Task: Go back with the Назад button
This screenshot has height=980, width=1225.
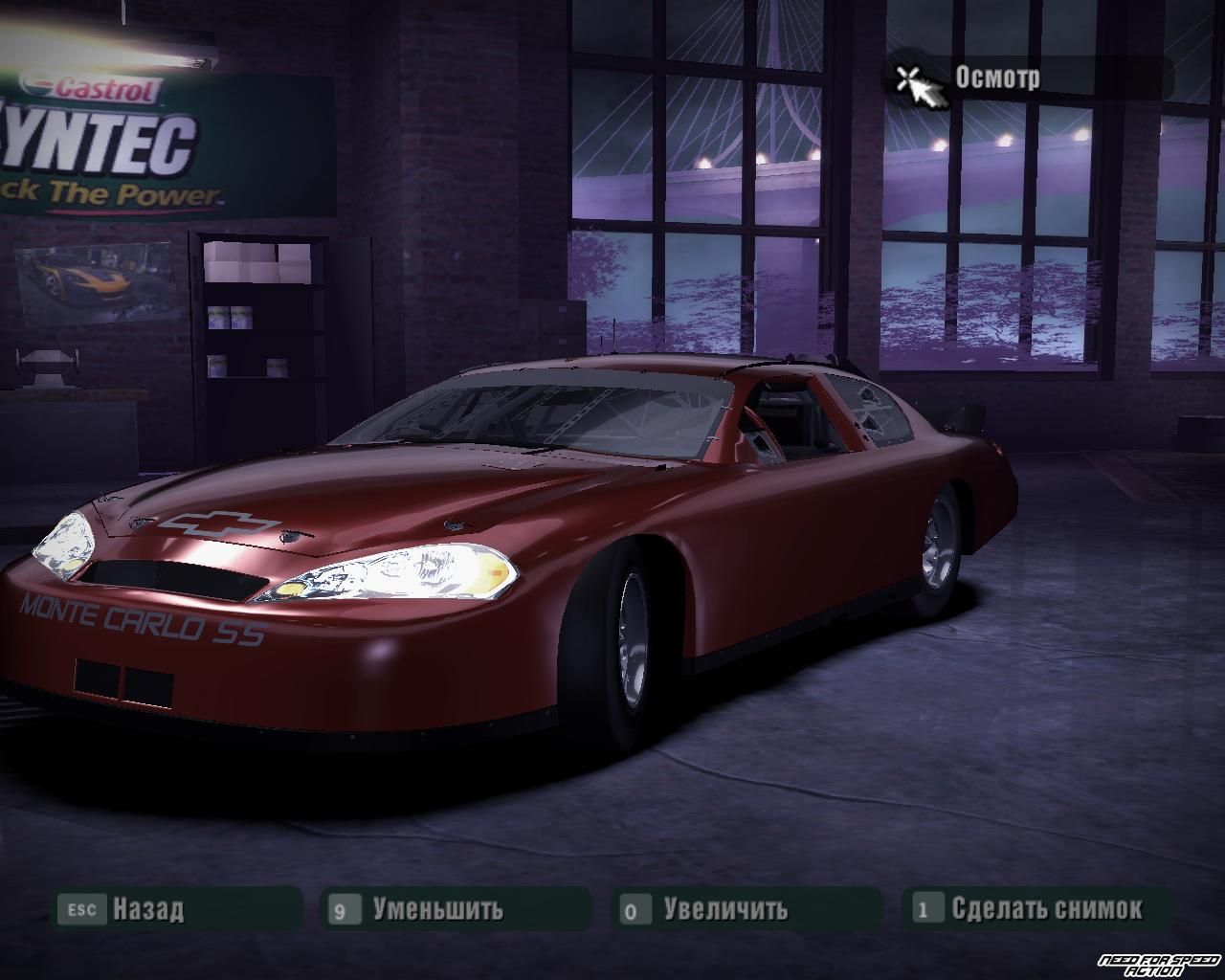Action: 147,908
